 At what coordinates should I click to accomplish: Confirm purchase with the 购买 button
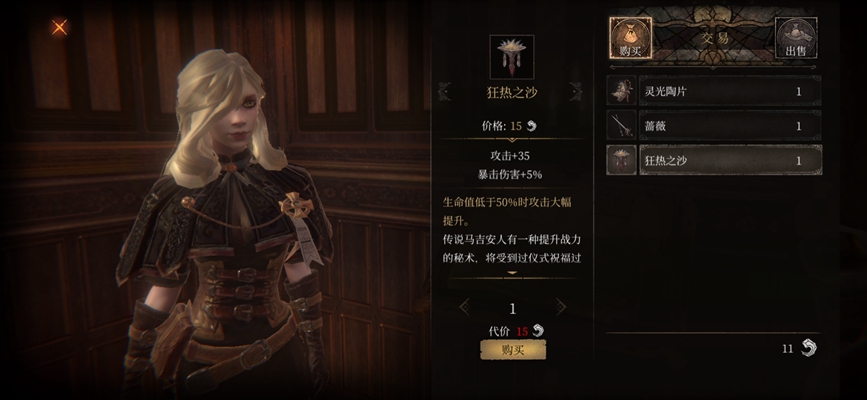512,349
